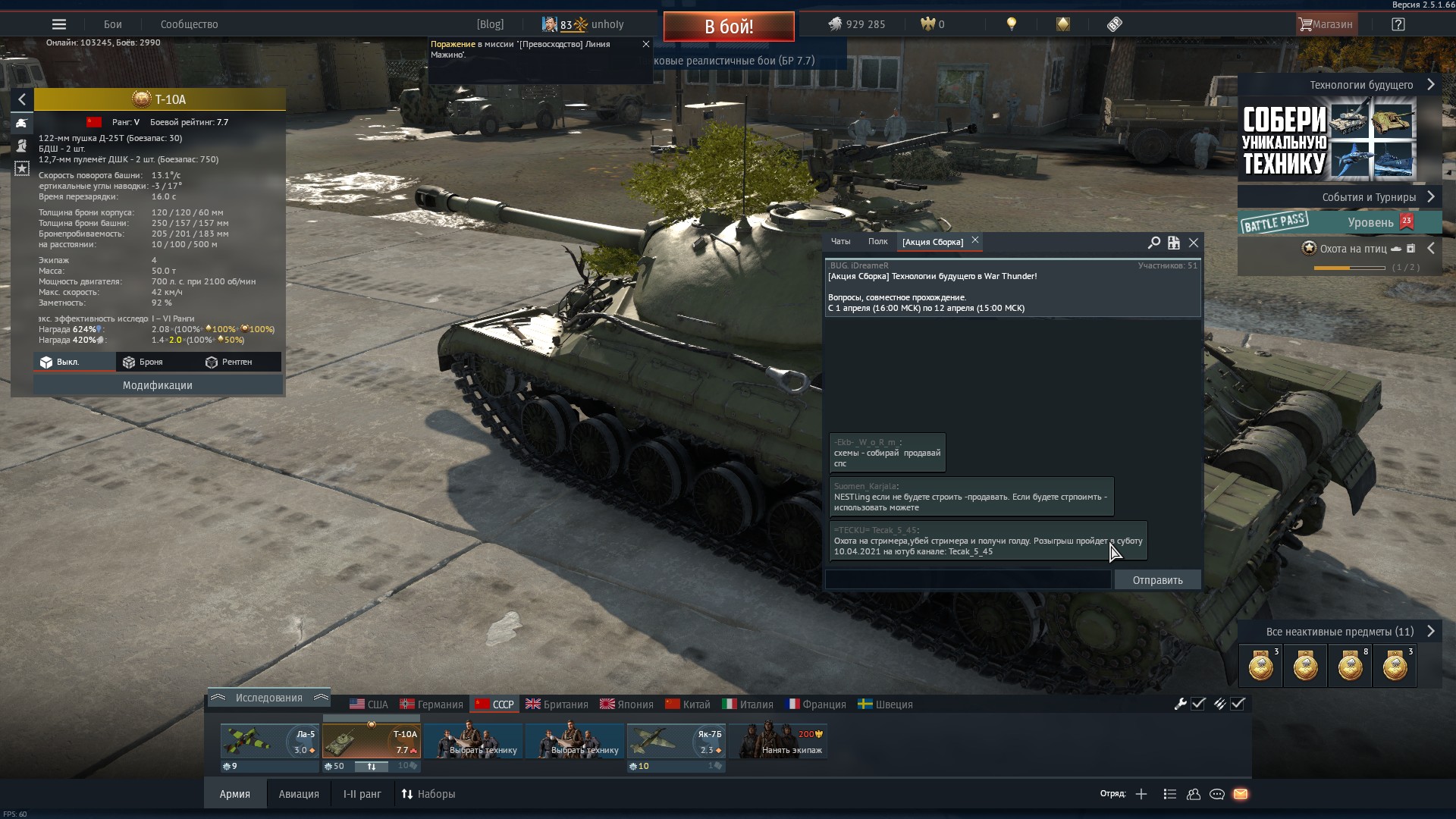
Task: Select the Ла-5 aircraft crew slot
Action: coord(269,742)
